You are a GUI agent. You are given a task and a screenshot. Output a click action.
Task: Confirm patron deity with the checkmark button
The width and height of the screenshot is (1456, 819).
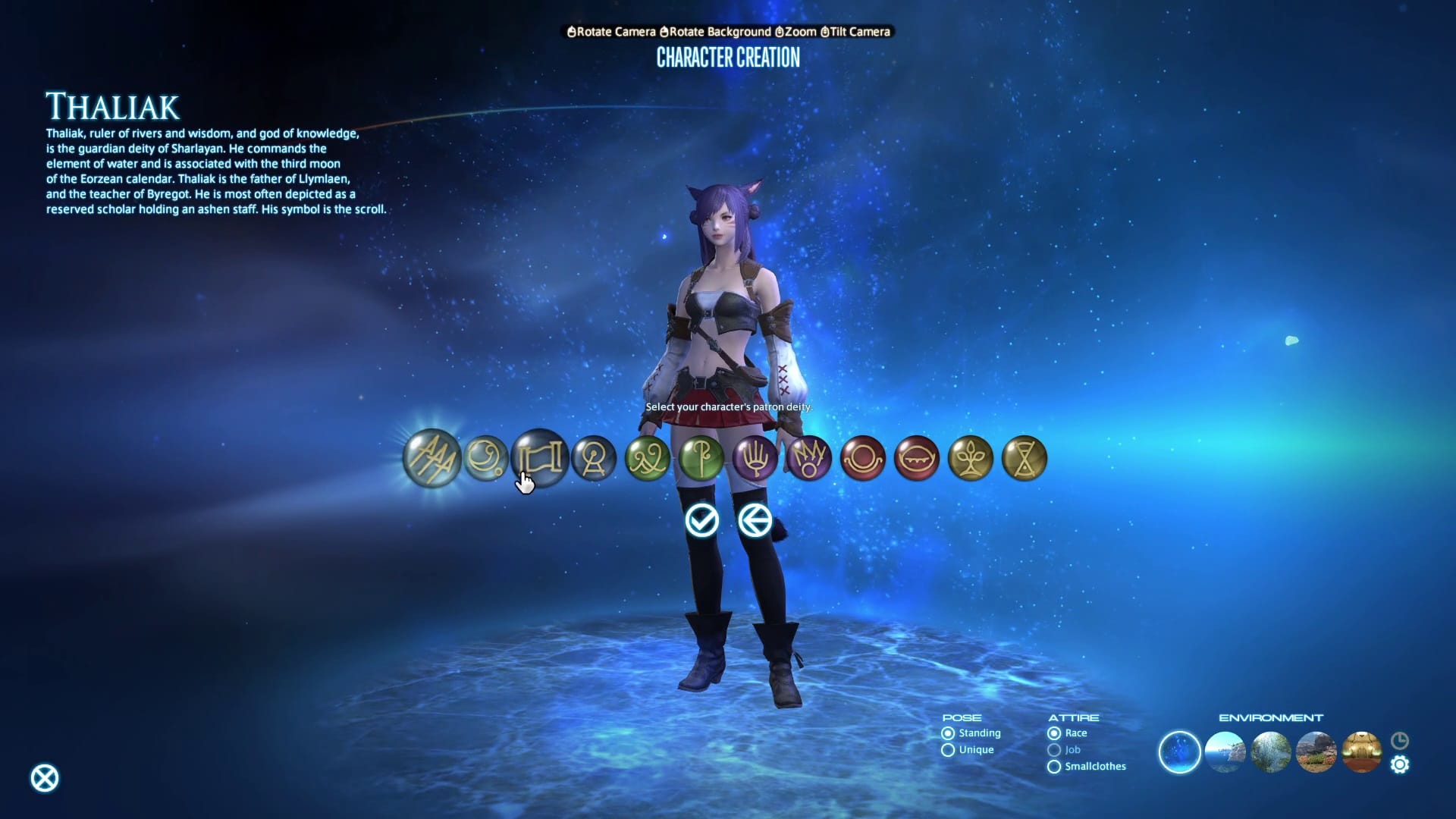tap(701, 520)
